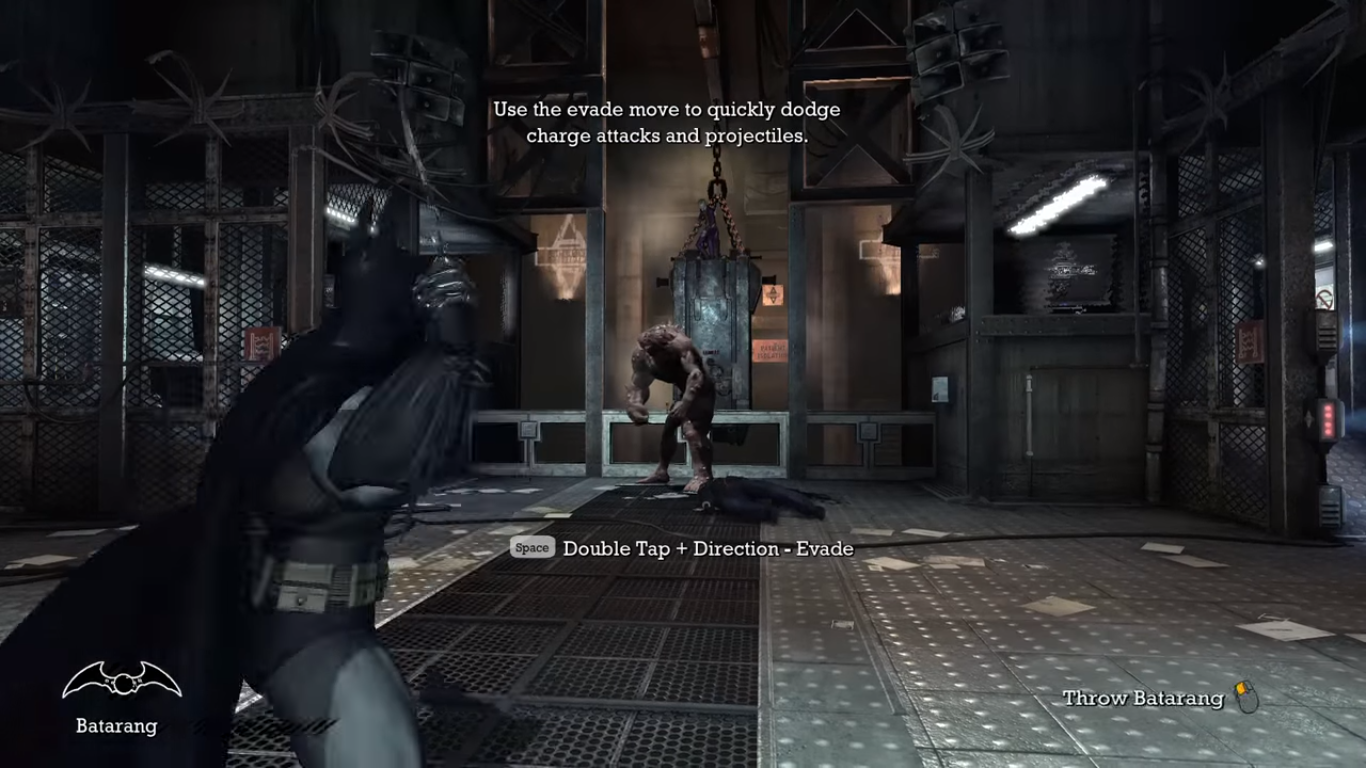Click the mouse icon next to Throw Batarang
The width and height of the screenshot is (1366, 768).
(1247, 696)
